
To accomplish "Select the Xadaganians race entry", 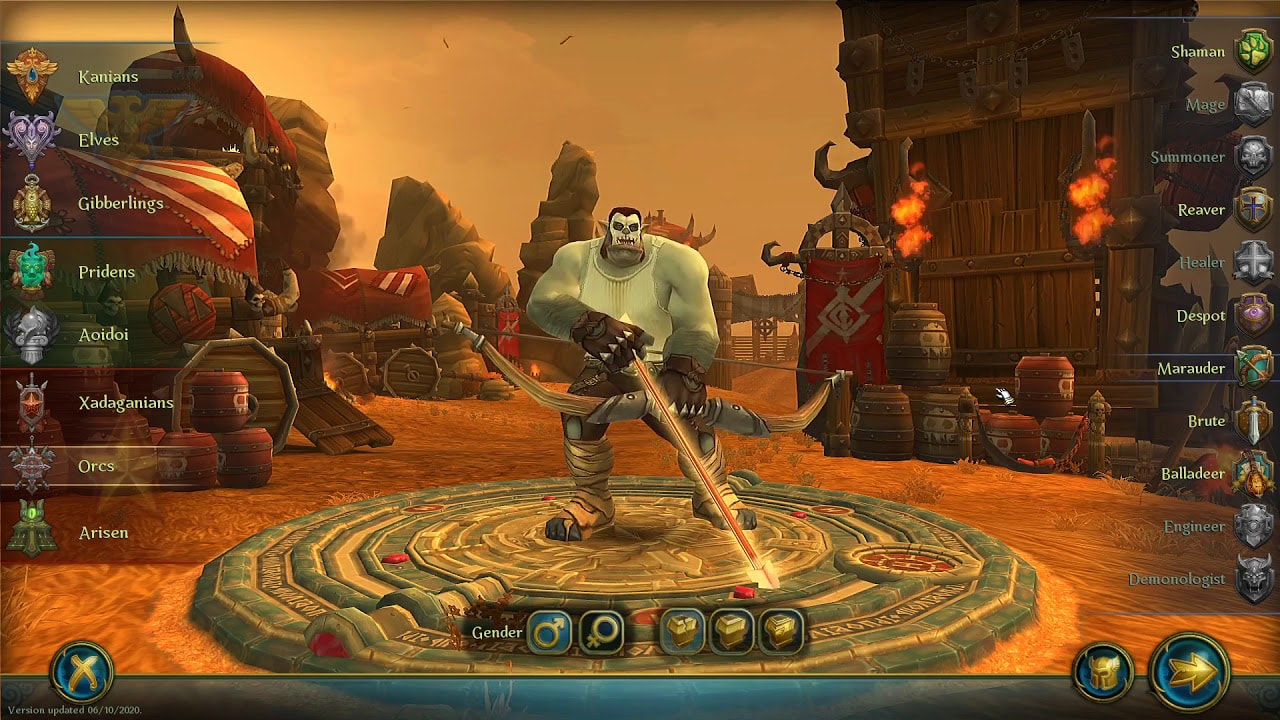I will [125, 402].
